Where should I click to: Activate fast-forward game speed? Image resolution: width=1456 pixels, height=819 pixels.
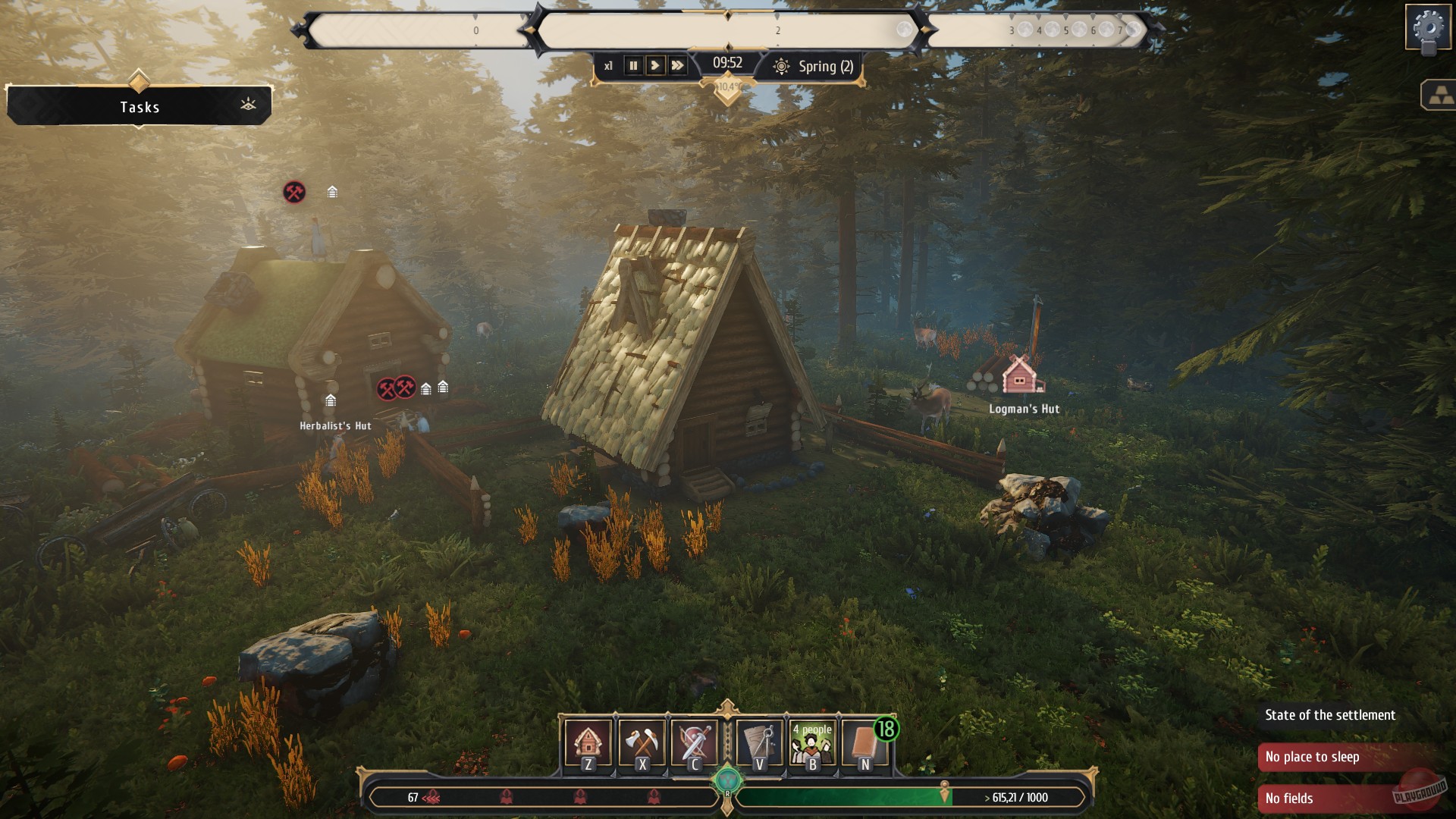pos(677,66)
